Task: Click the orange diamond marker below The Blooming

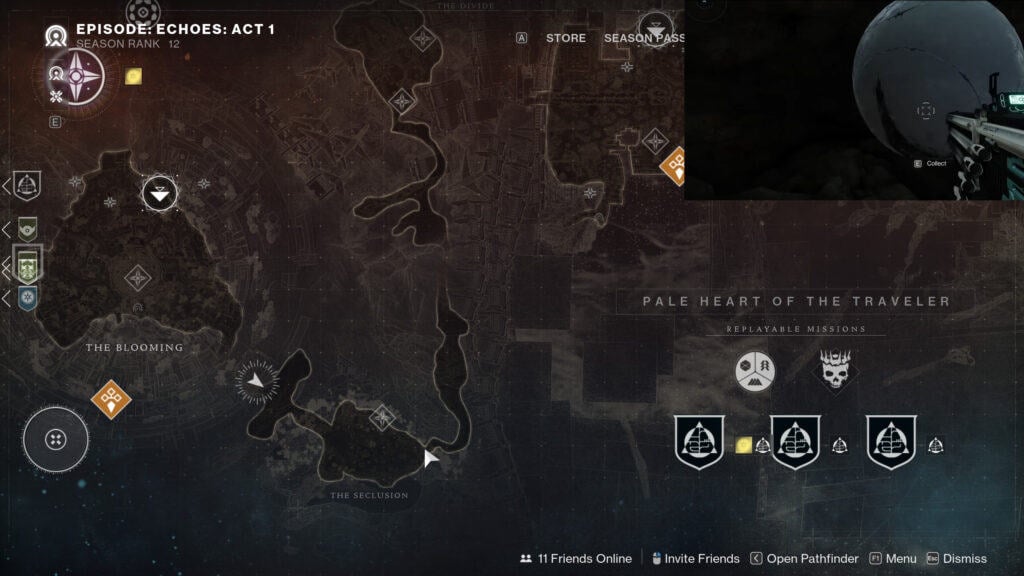Action: pos(110,399)
